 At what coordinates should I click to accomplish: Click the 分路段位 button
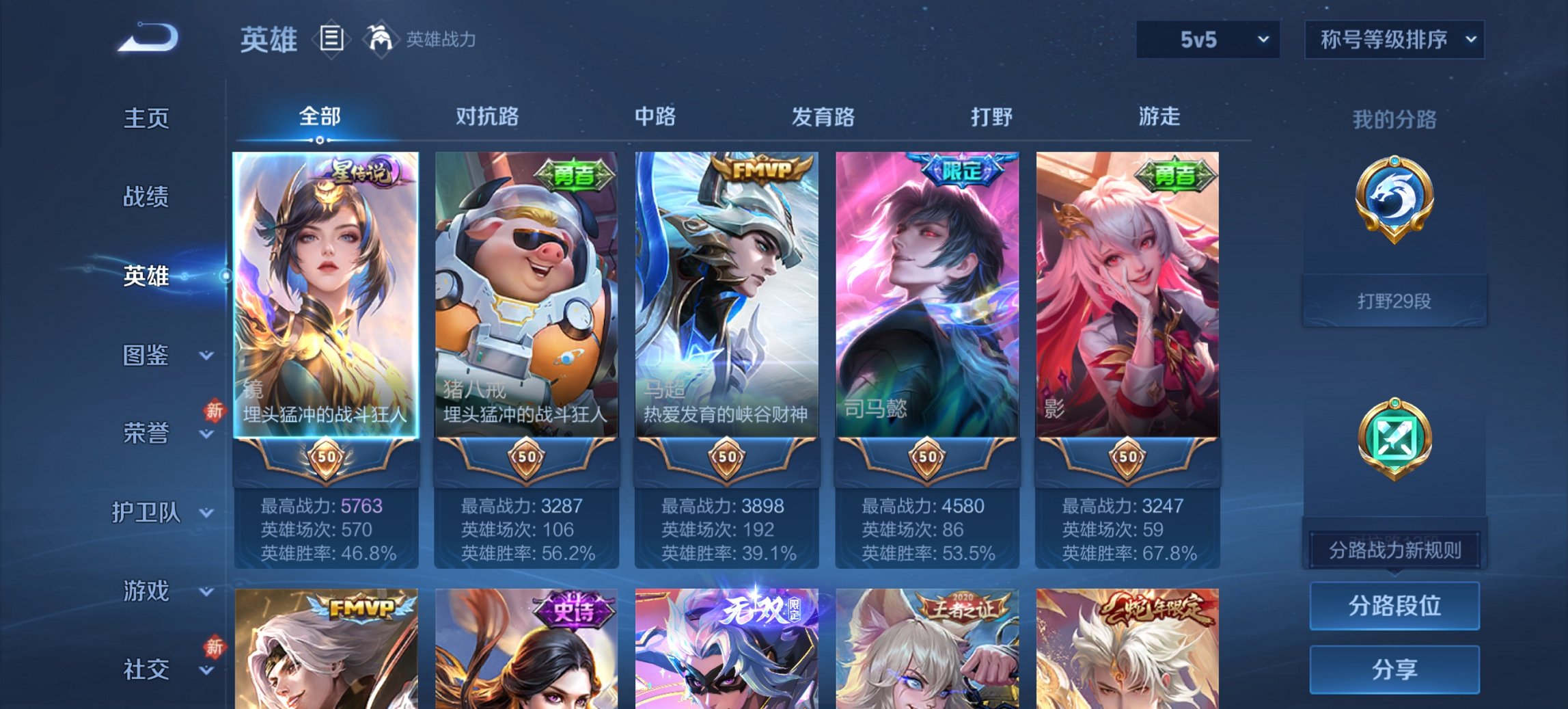1394,606
